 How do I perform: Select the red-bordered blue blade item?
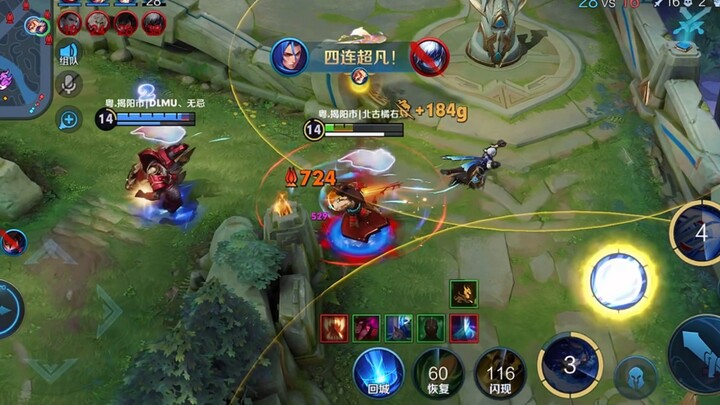point(464,327)
